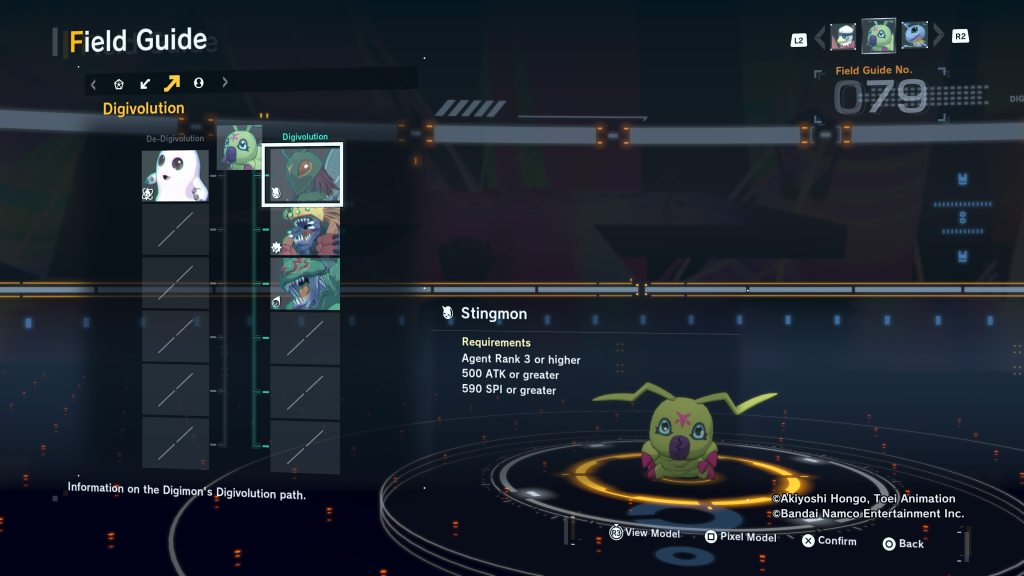Screen dimensions: 1024x576
Task: Pick the green roaring monster digivolution portrait
Action: coord(305,284)
